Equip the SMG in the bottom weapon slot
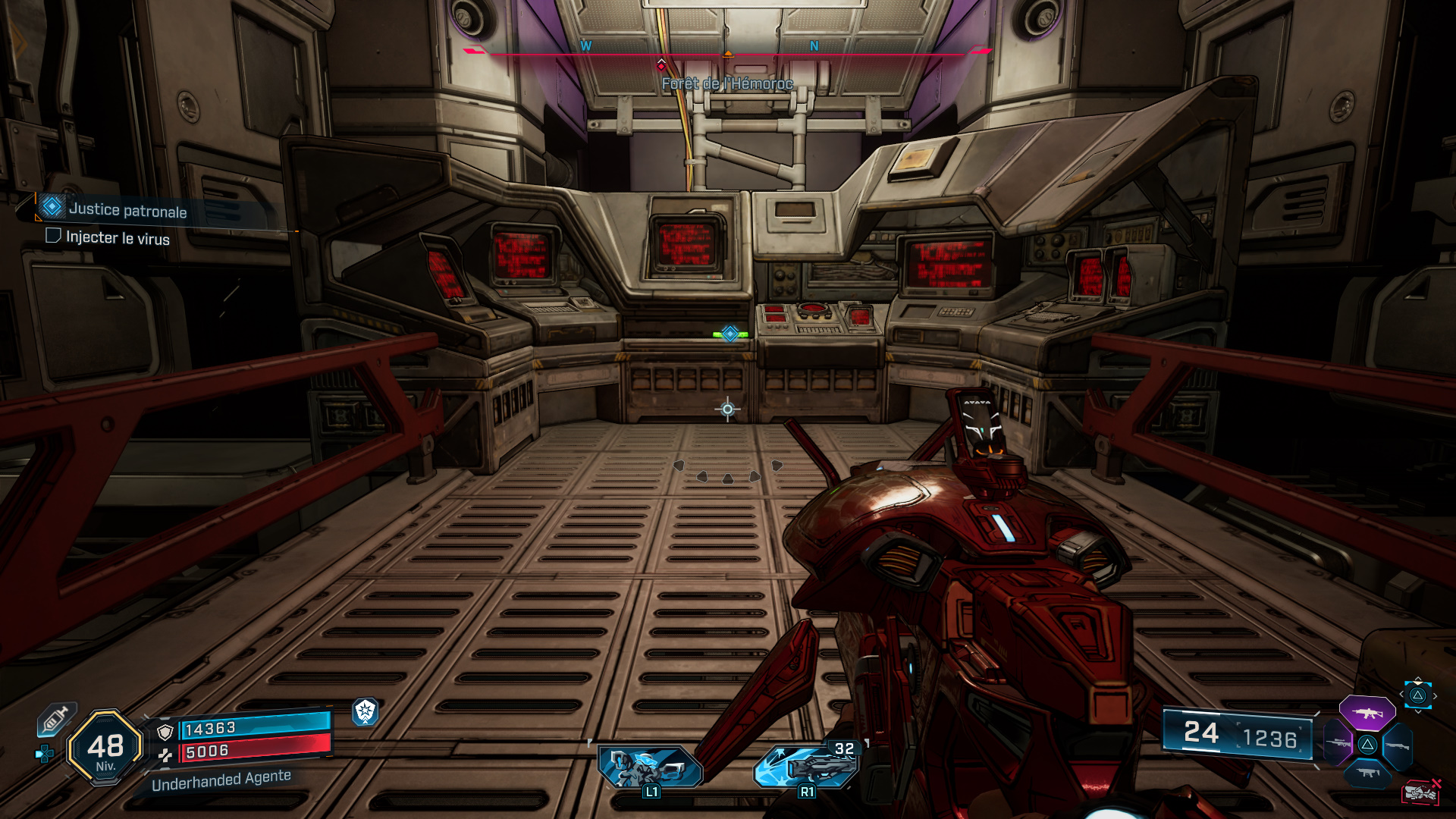This screenshot has height=819, width=1456. coord(1367,773)
